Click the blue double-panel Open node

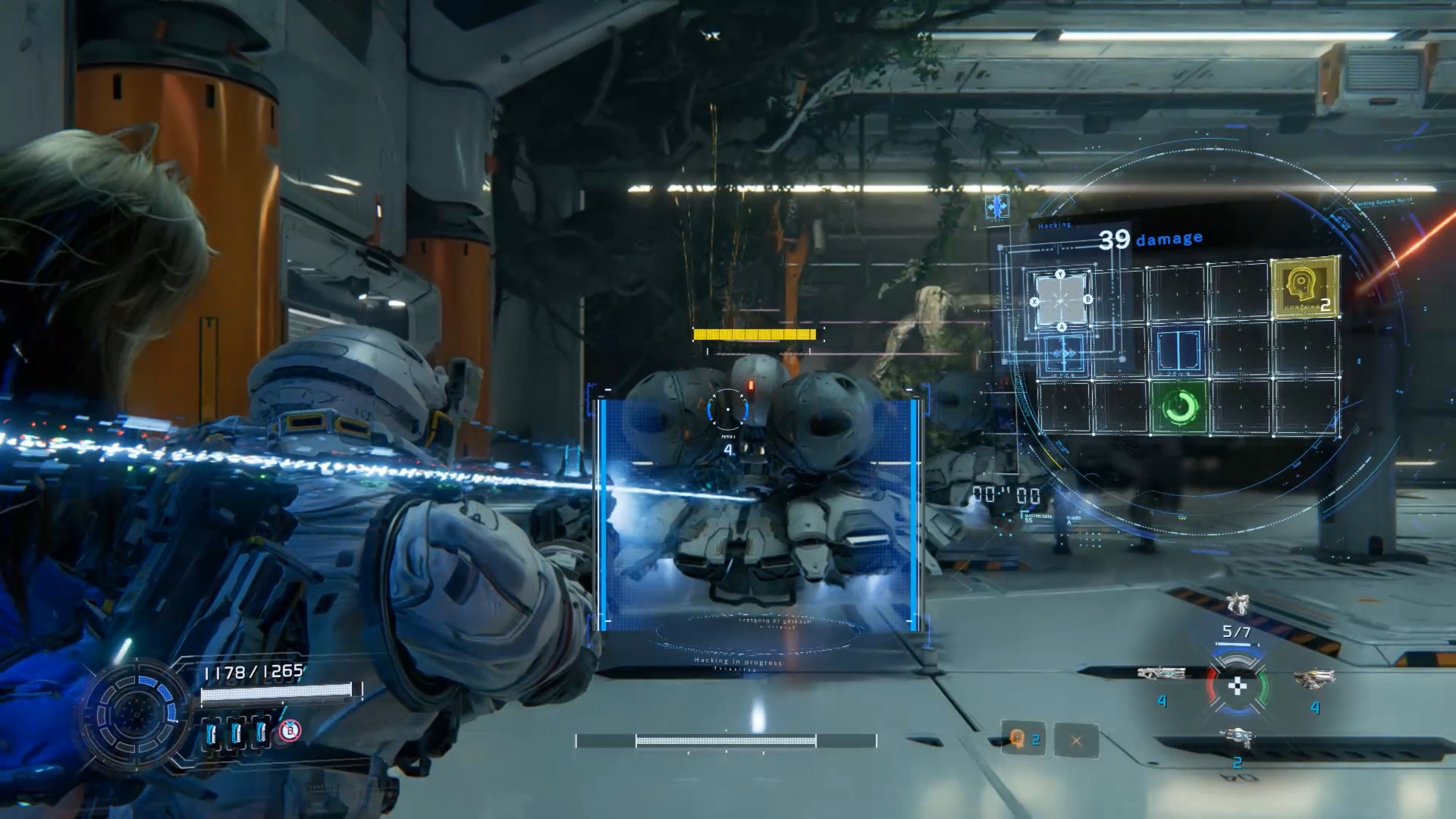pyautogui.click(x=1178, y=350)
